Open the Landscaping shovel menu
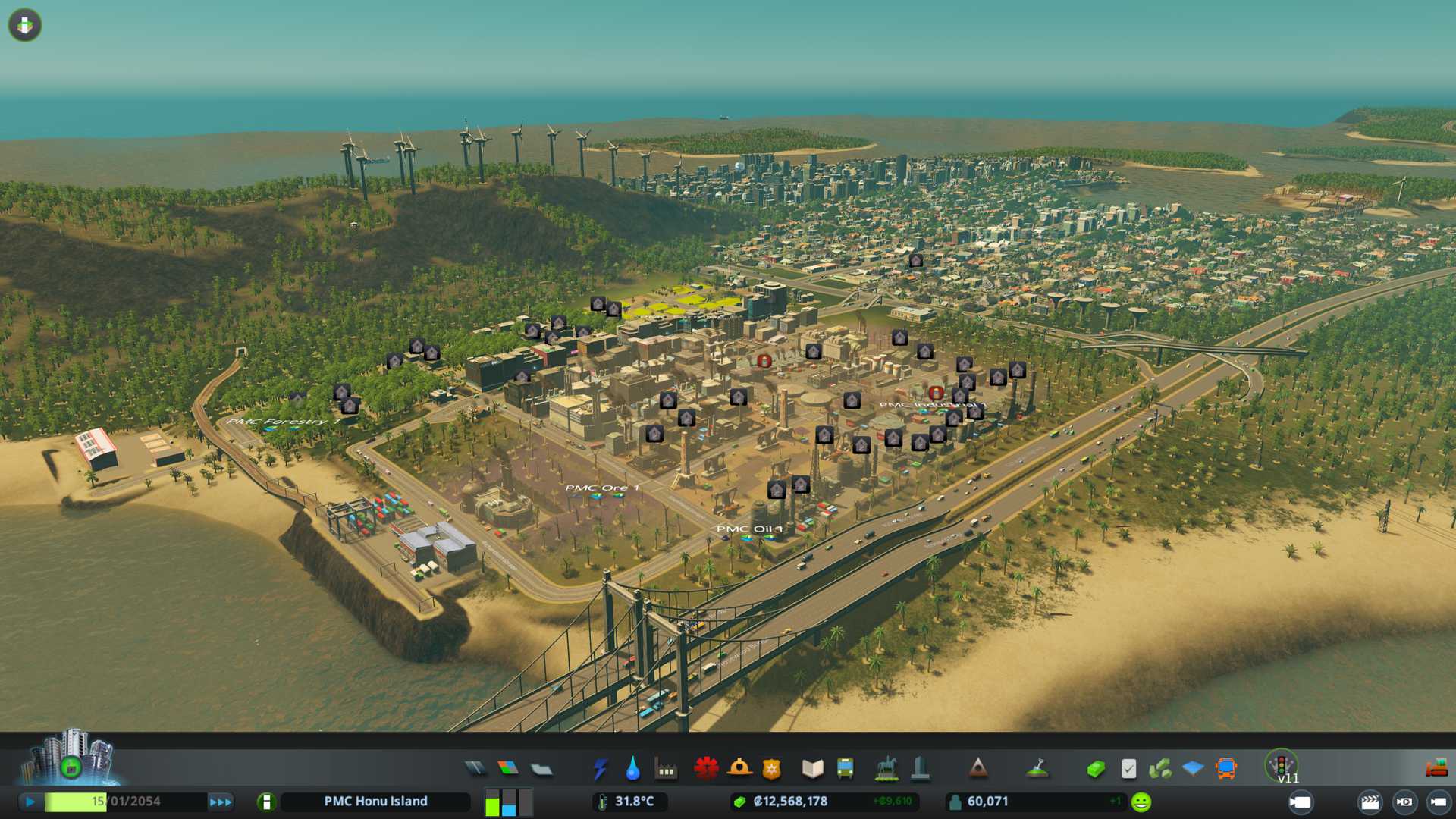This screenshot has width=1456, height=819. click(x=1037, y=769)
